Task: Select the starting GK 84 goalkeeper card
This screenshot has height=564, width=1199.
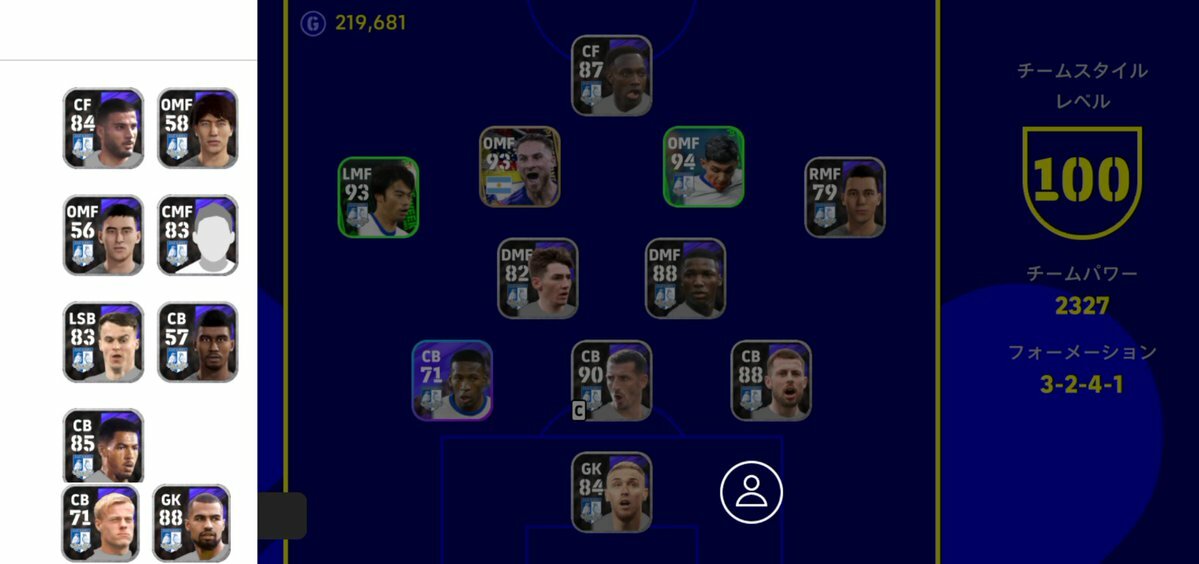Action: point(612,492)
